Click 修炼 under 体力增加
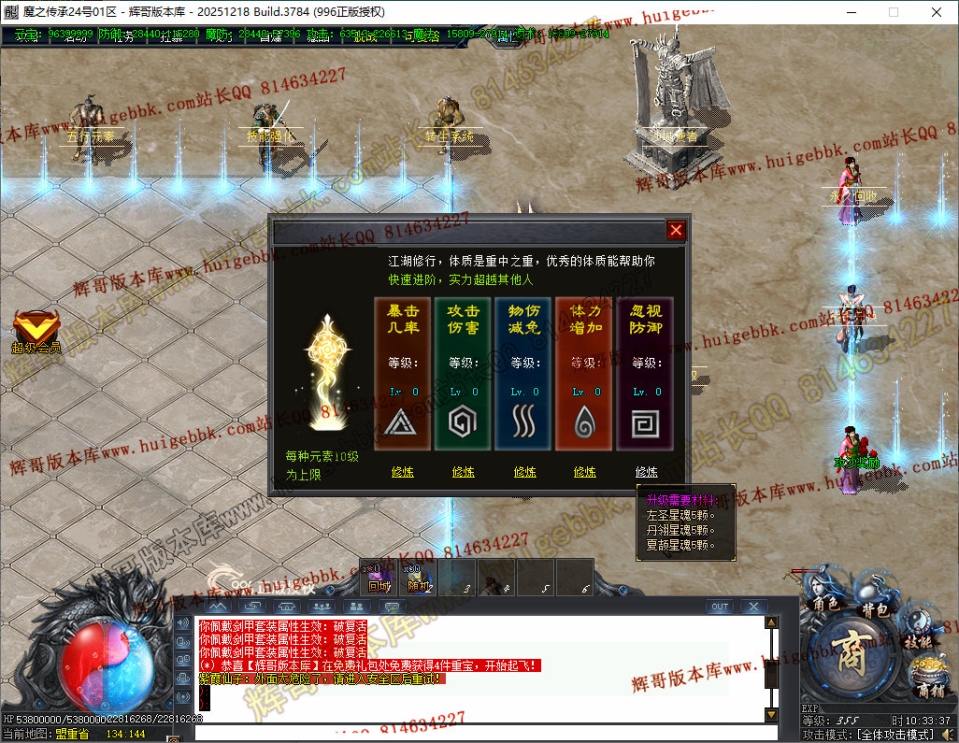Viewport: 959px width, 743px height. (585, 472)
